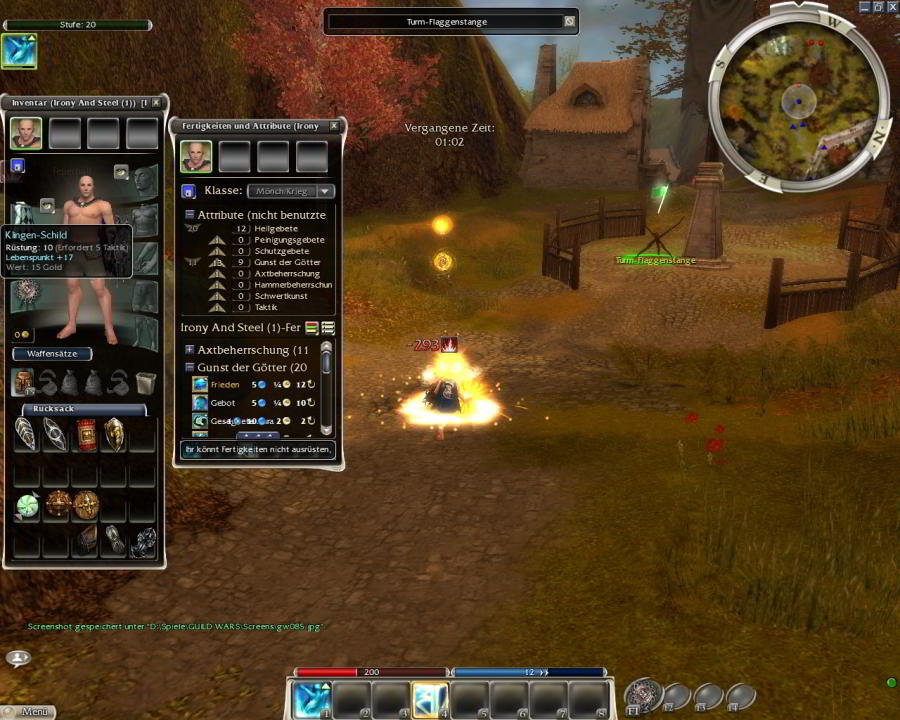Select weapon set F1 beside the skill bar
This screenshot has width=900, height=720.
pyautogui.click(x=641, y=695)
